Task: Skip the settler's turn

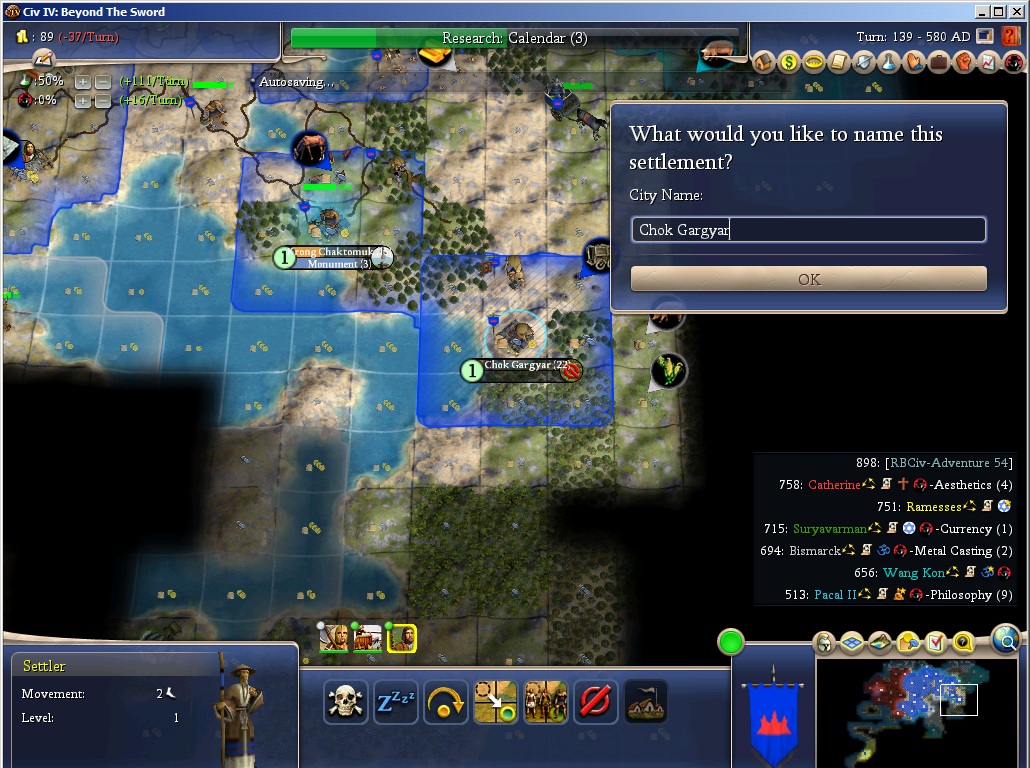Action: (x=446, y=702)
